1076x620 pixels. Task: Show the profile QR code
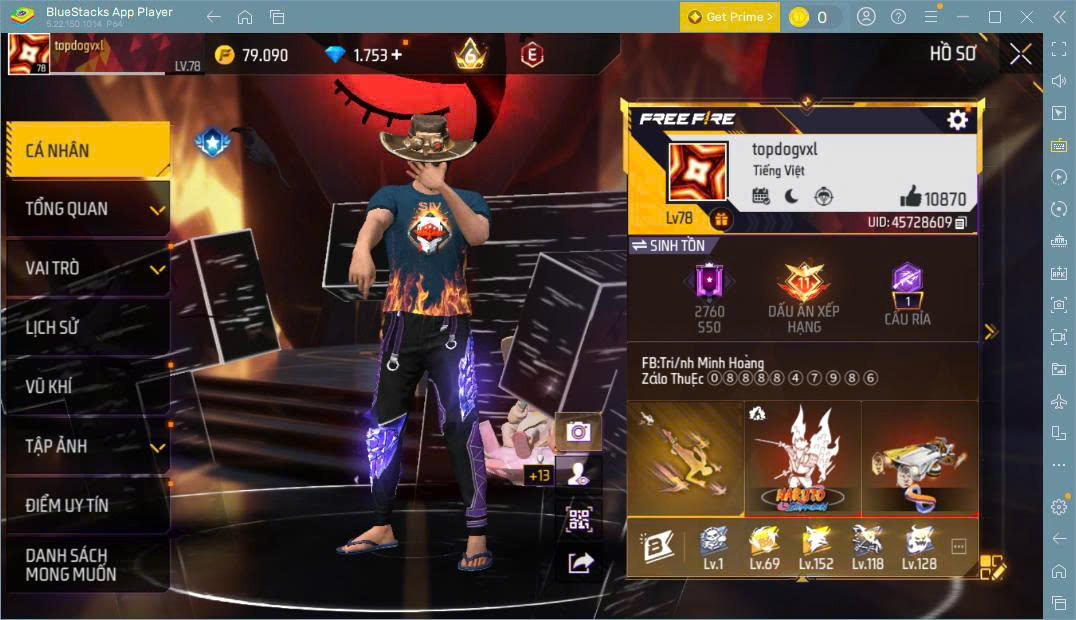580,518
